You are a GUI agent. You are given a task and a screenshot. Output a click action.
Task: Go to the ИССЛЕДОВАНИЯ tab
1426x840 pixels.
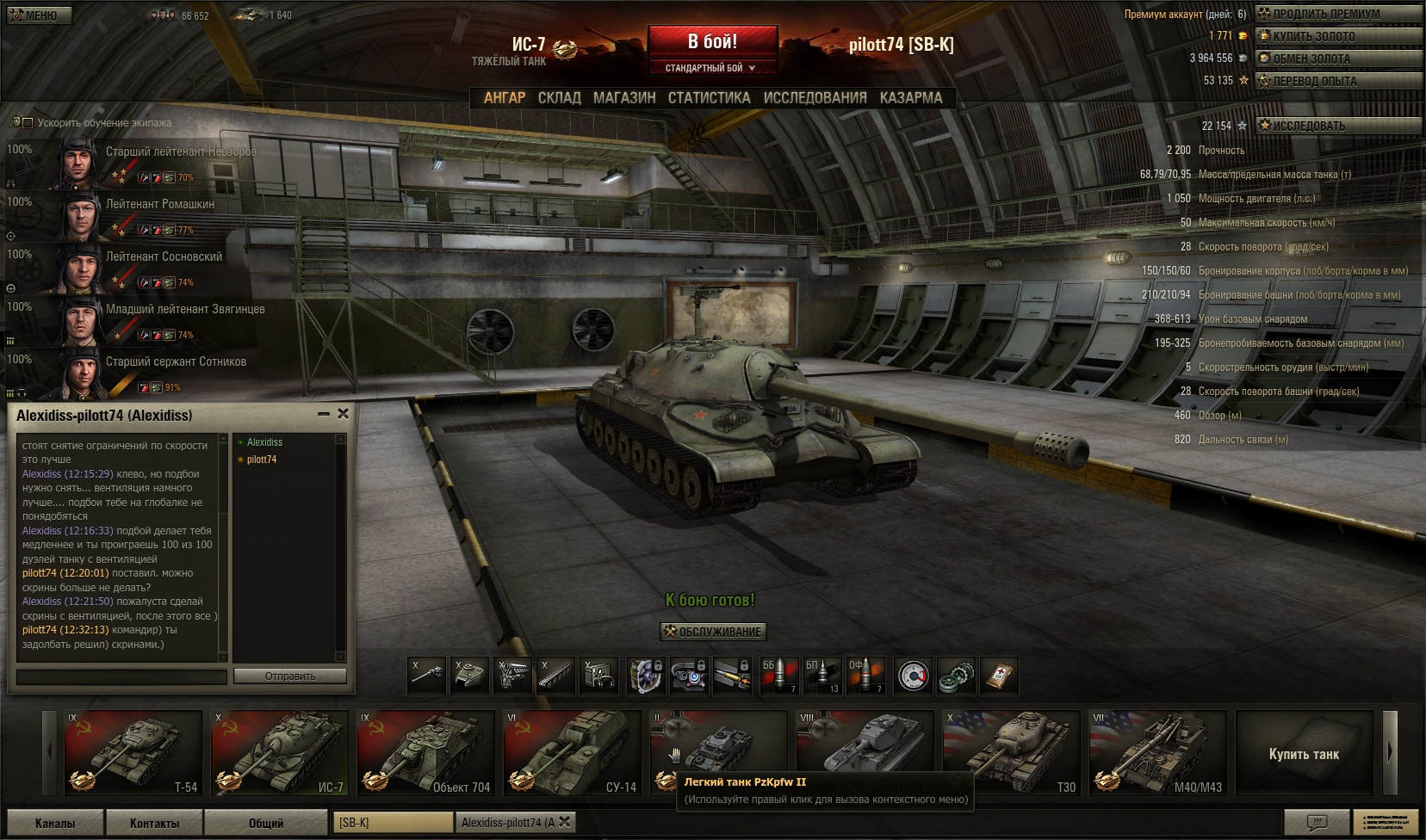[815, 97]
